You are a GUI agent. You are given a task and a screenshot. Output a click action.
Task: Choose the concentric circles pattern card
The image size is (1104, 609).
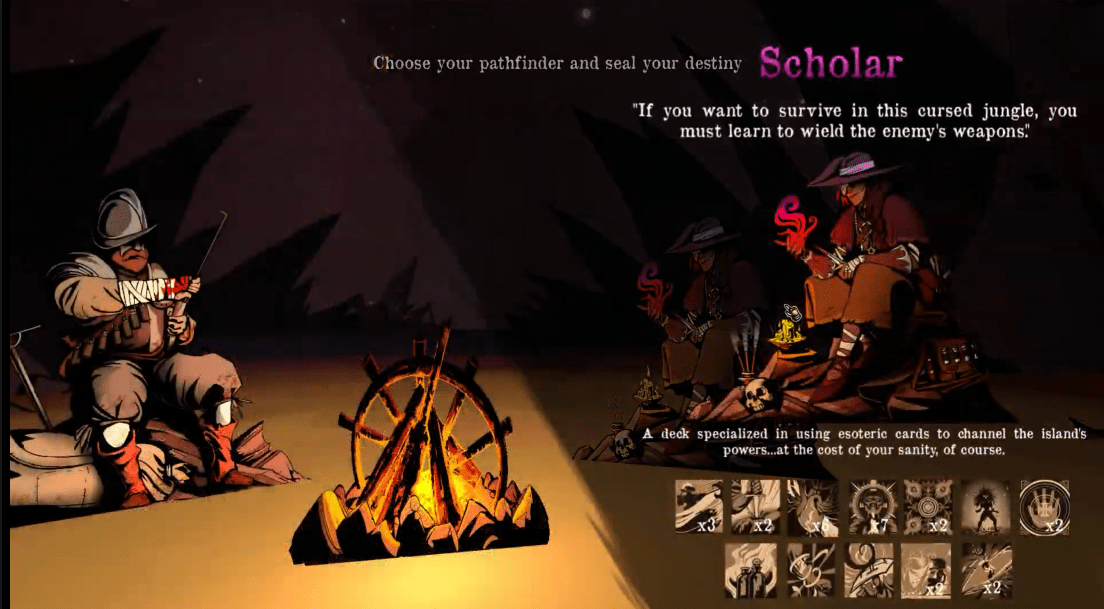(928, 505)
